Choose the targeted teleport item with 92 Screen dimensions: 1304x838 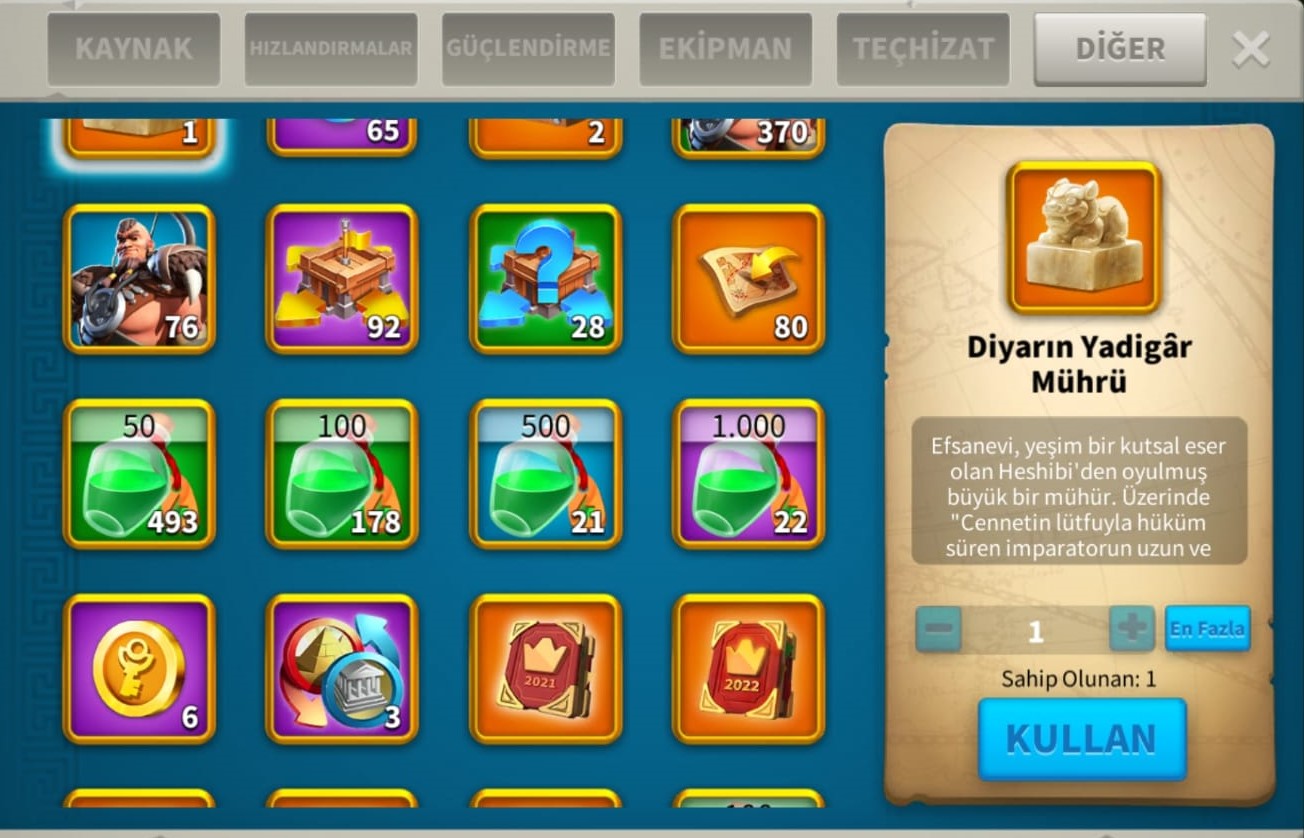point(342,279)
